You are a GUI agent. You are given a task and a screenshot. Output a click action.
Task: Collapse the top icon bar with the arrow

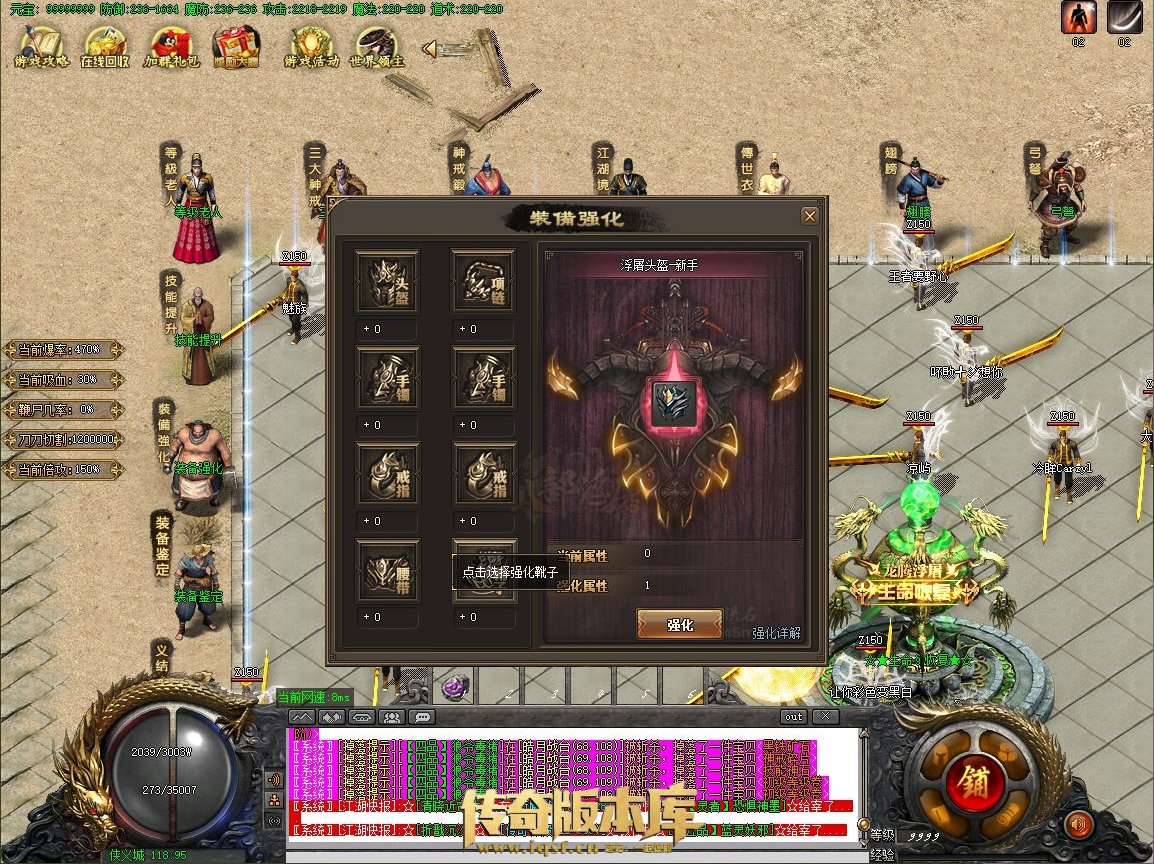point(428,48)
